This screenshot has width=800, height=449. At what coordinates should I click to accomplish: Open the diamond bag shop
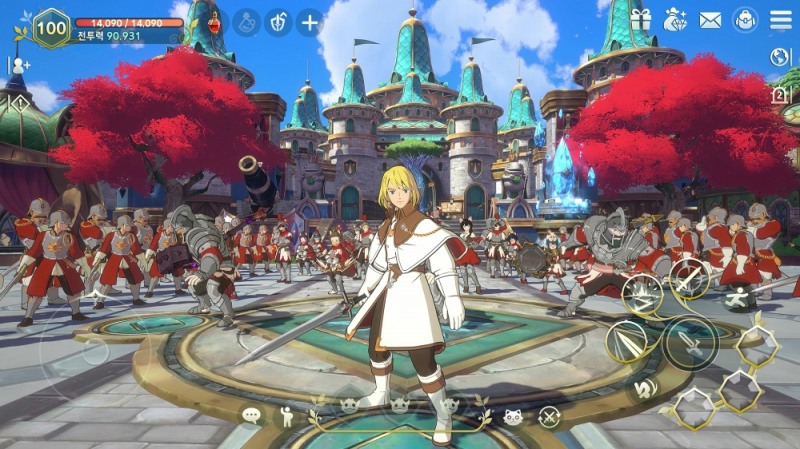[676, 19]
